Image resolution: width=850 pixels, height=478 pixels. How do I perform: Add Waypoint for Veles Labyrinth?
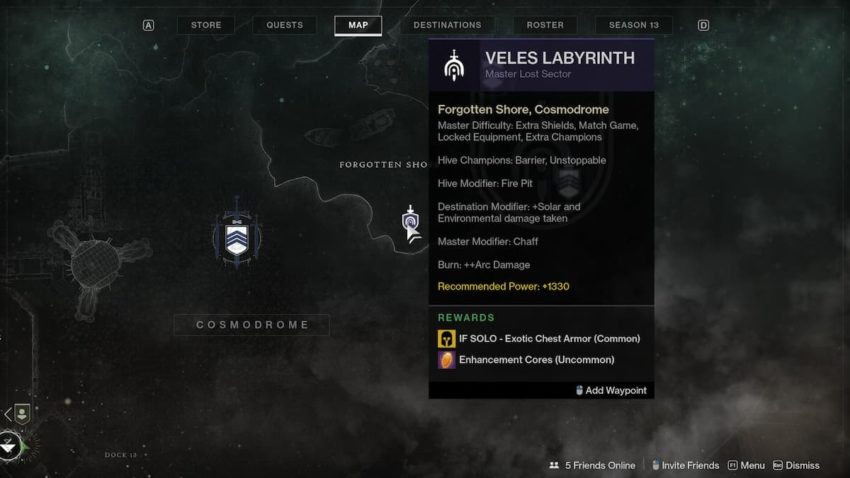(611, 390)
